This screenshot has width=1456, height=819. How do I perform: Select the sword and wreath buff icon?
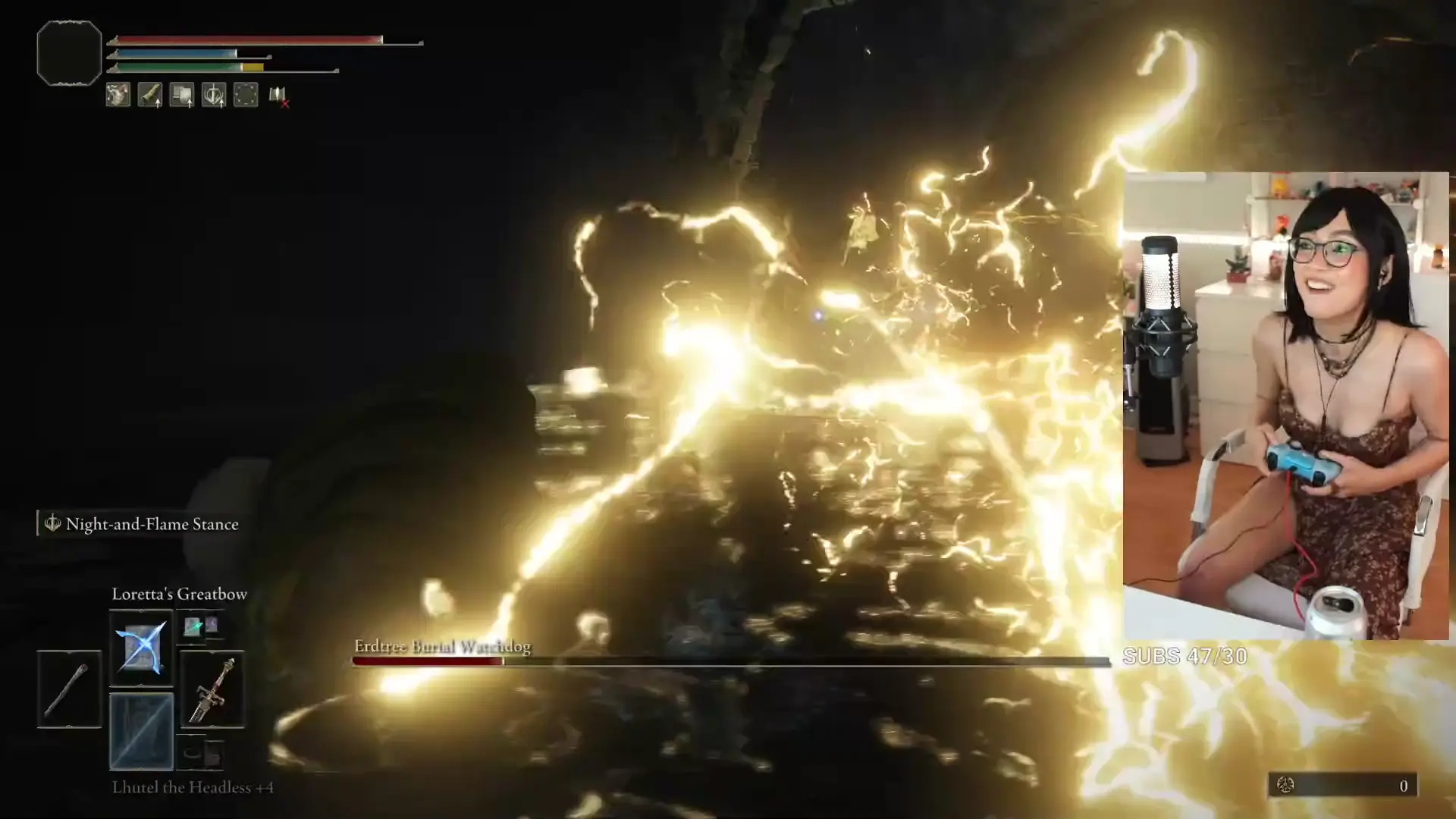[x=214, y=95]
